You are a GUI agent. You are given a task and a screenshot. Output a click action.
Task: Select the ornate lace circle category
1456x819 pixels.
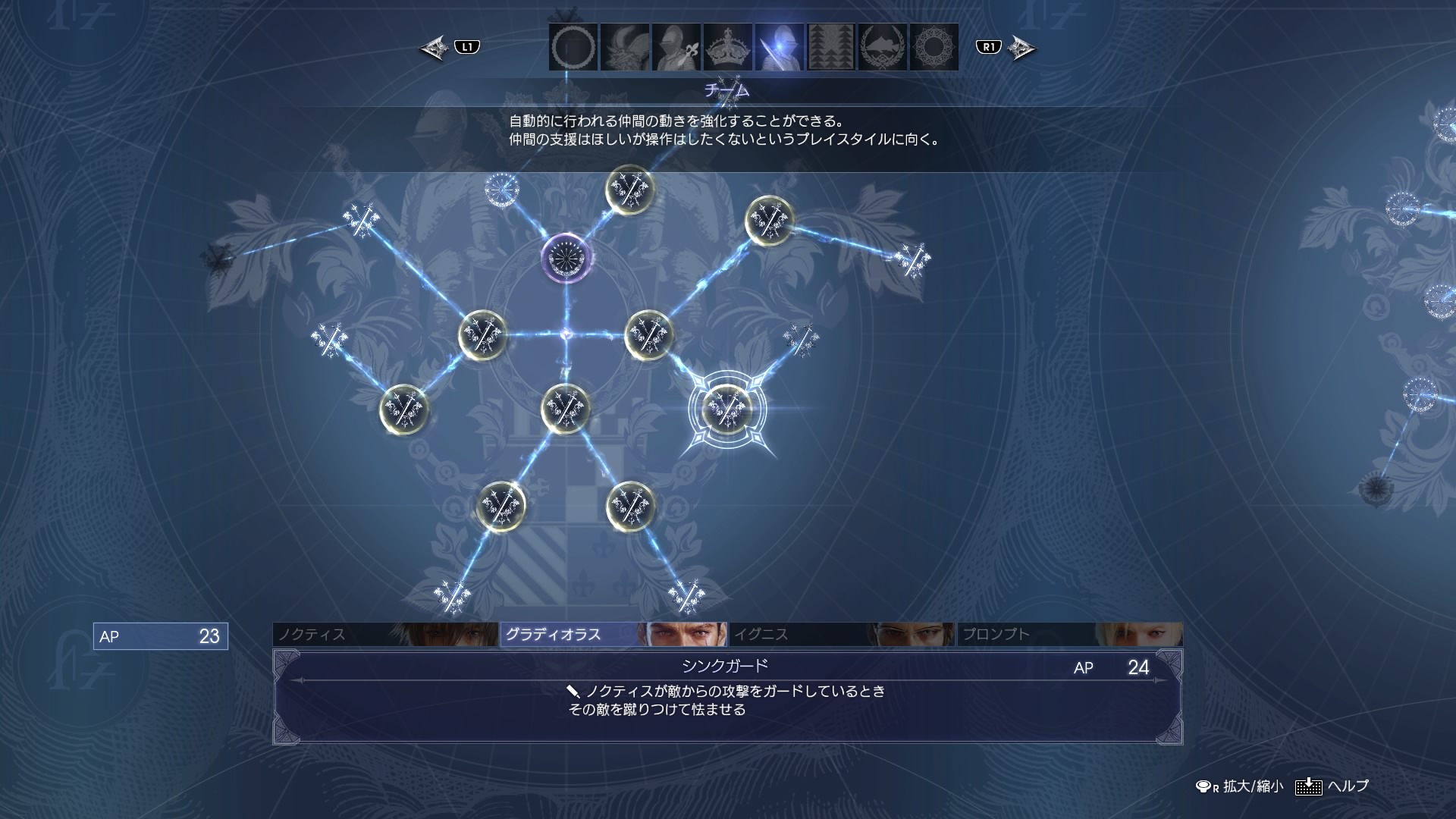tap(934, 47)
